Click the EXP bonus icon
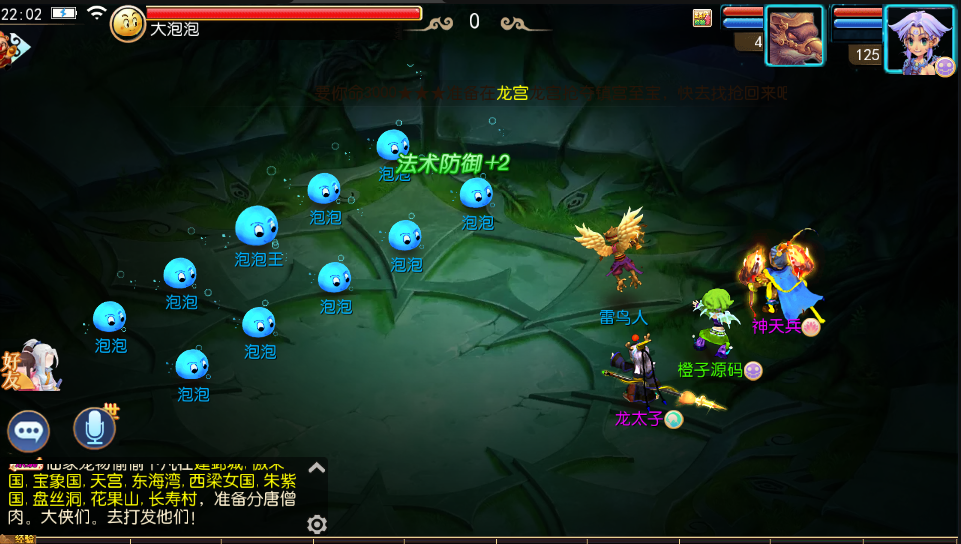The width and height of the screenshot is (961, 544). click(x=702, y=17)
